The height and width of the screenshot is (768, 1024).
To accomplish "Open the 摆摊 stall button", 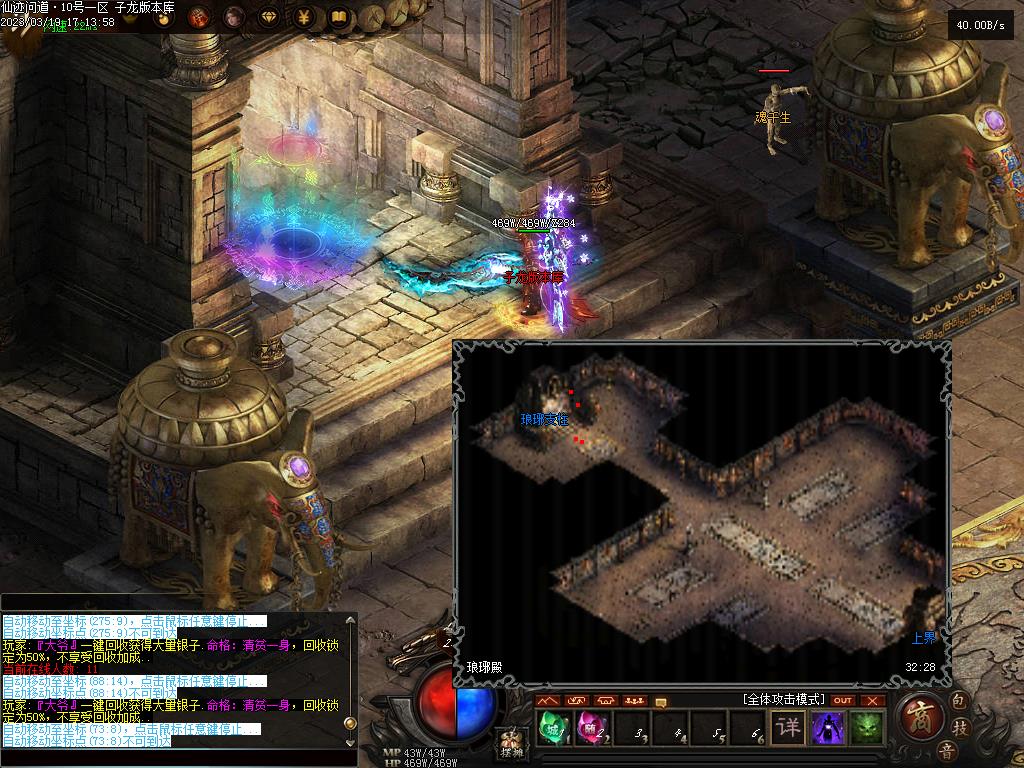I will click(511, 744).
